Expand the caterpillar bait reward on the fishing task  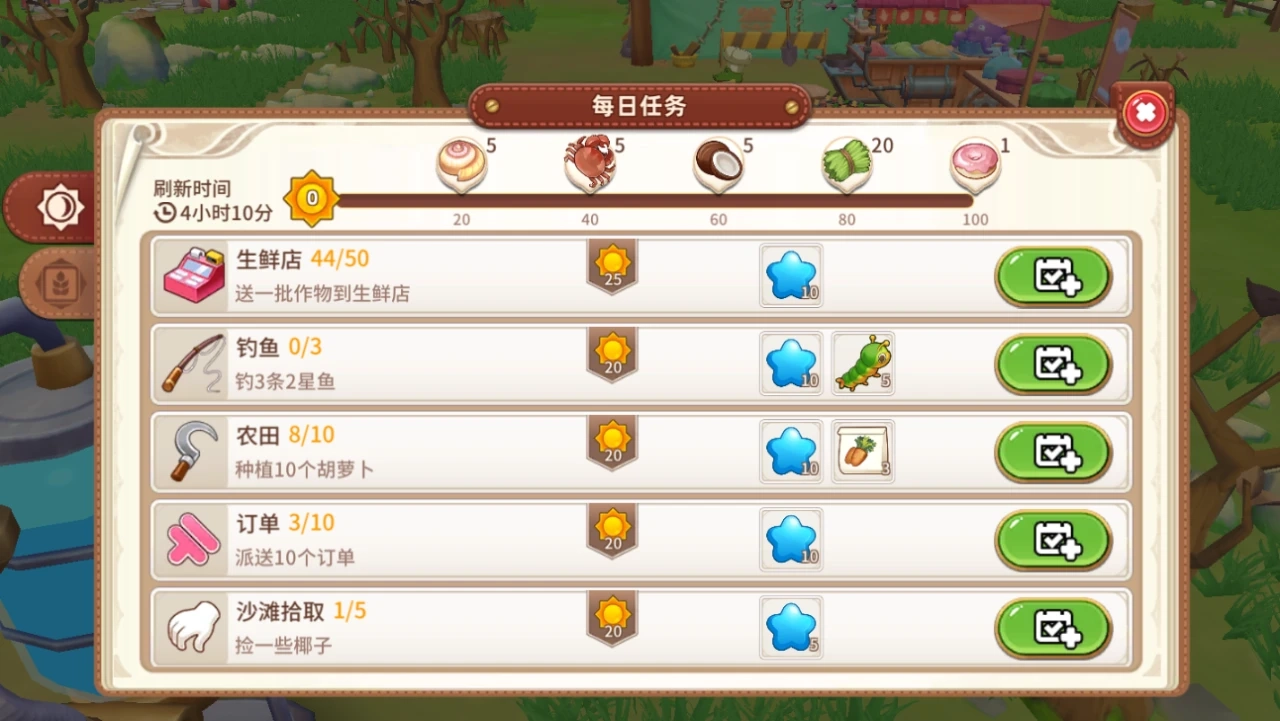pyautogui.click(x=863, y=363)
